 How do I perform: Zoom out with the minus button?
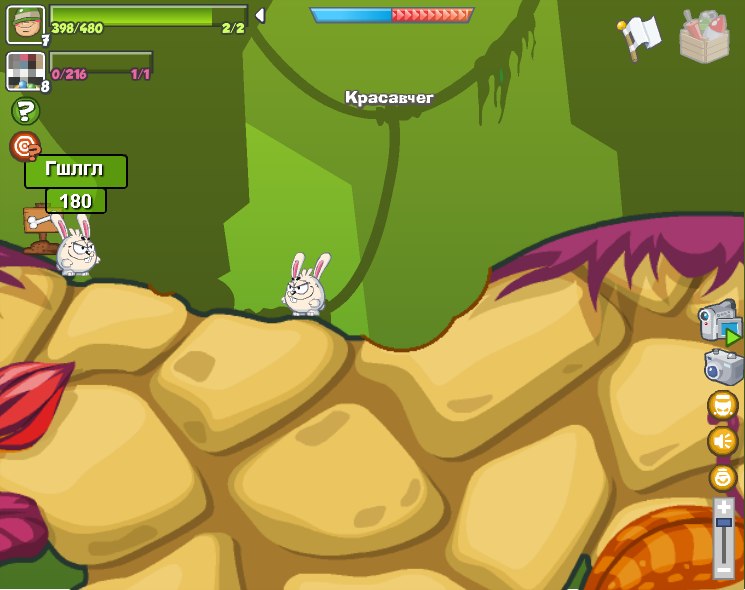(723, 571)
